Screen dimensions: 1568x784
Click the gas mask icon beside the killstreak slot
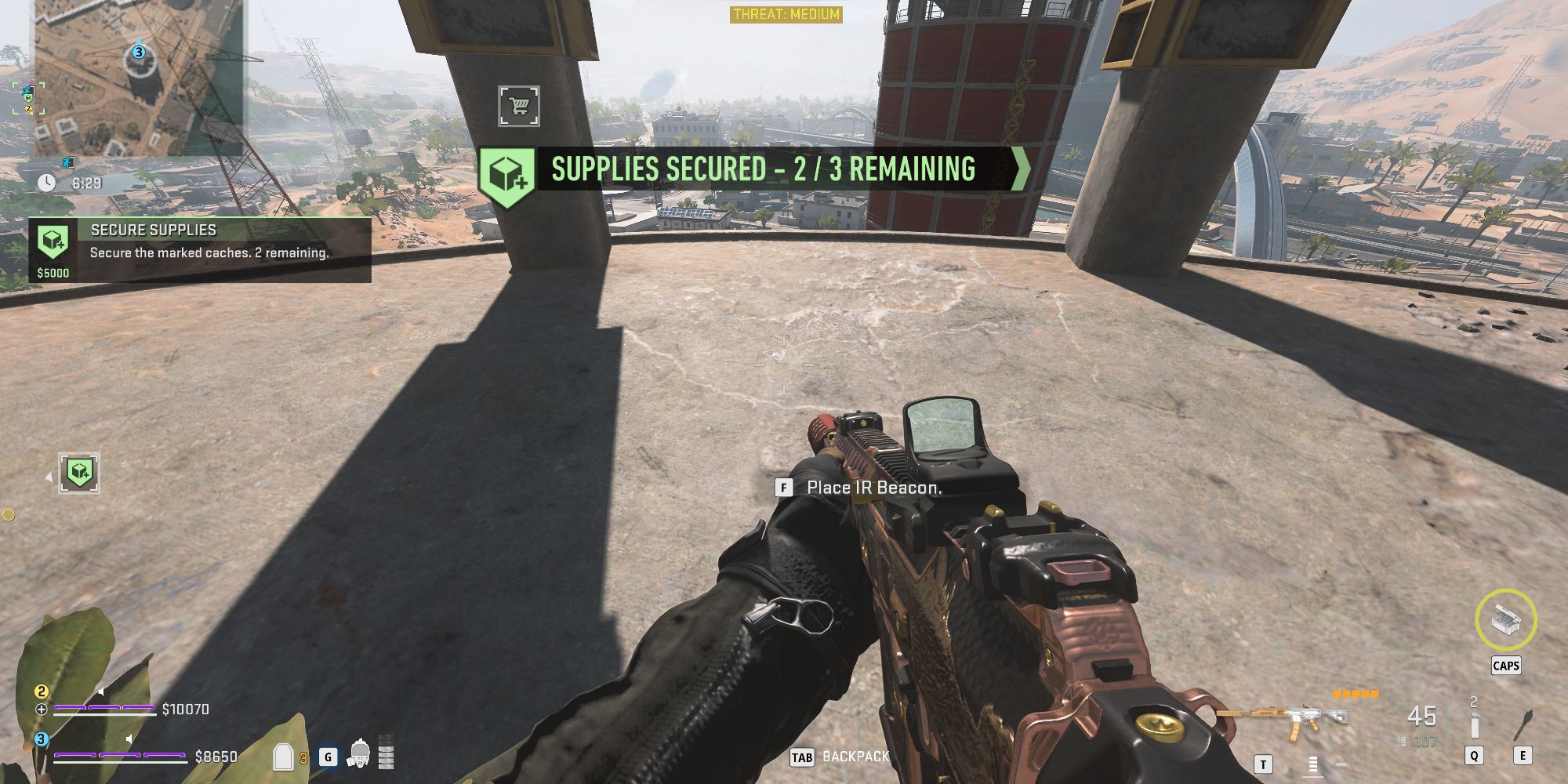click(x=360, y=753)
